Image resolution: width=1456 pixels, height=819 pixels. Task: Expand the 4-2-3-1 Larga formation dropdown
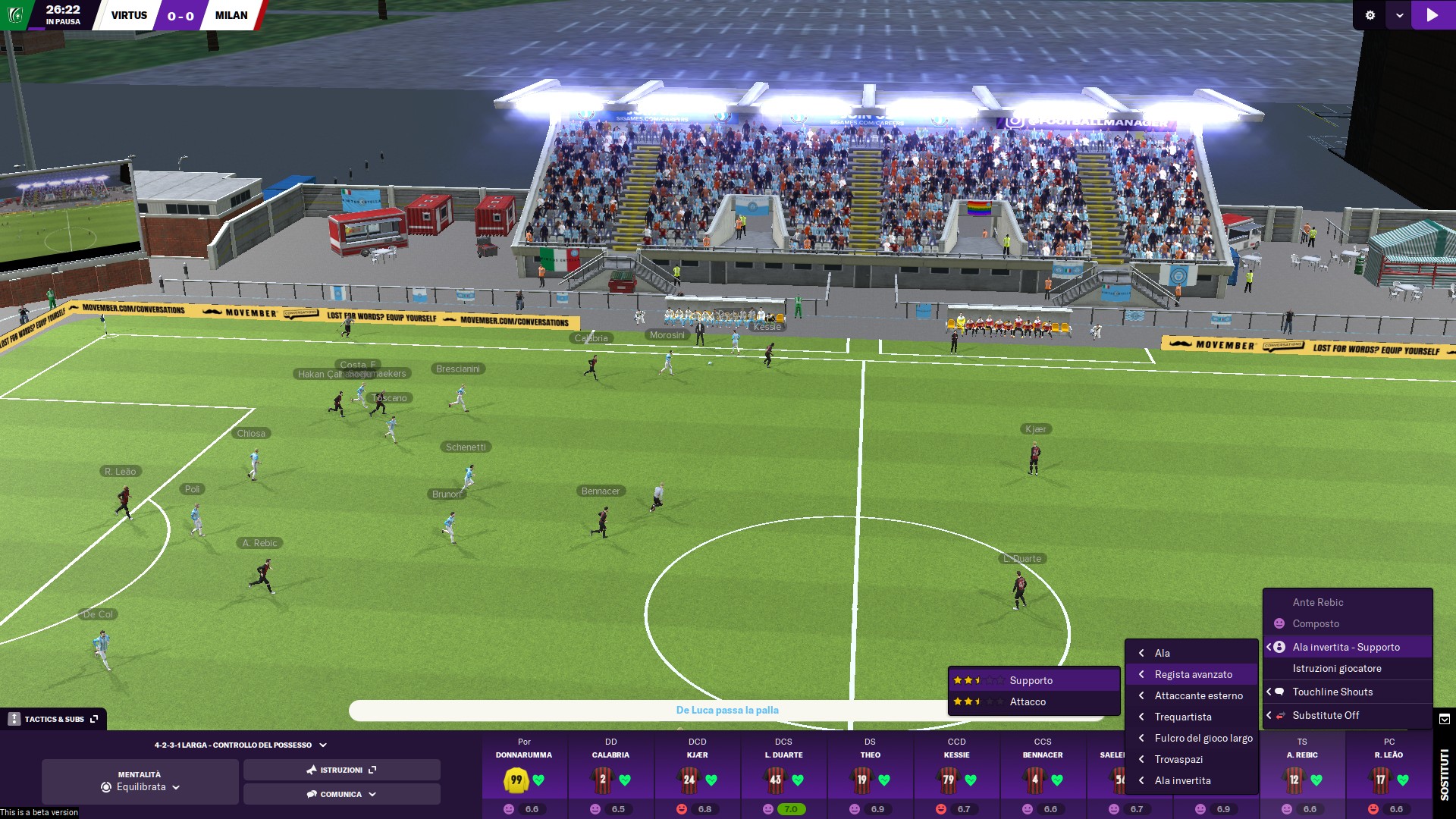pos(240,745)
